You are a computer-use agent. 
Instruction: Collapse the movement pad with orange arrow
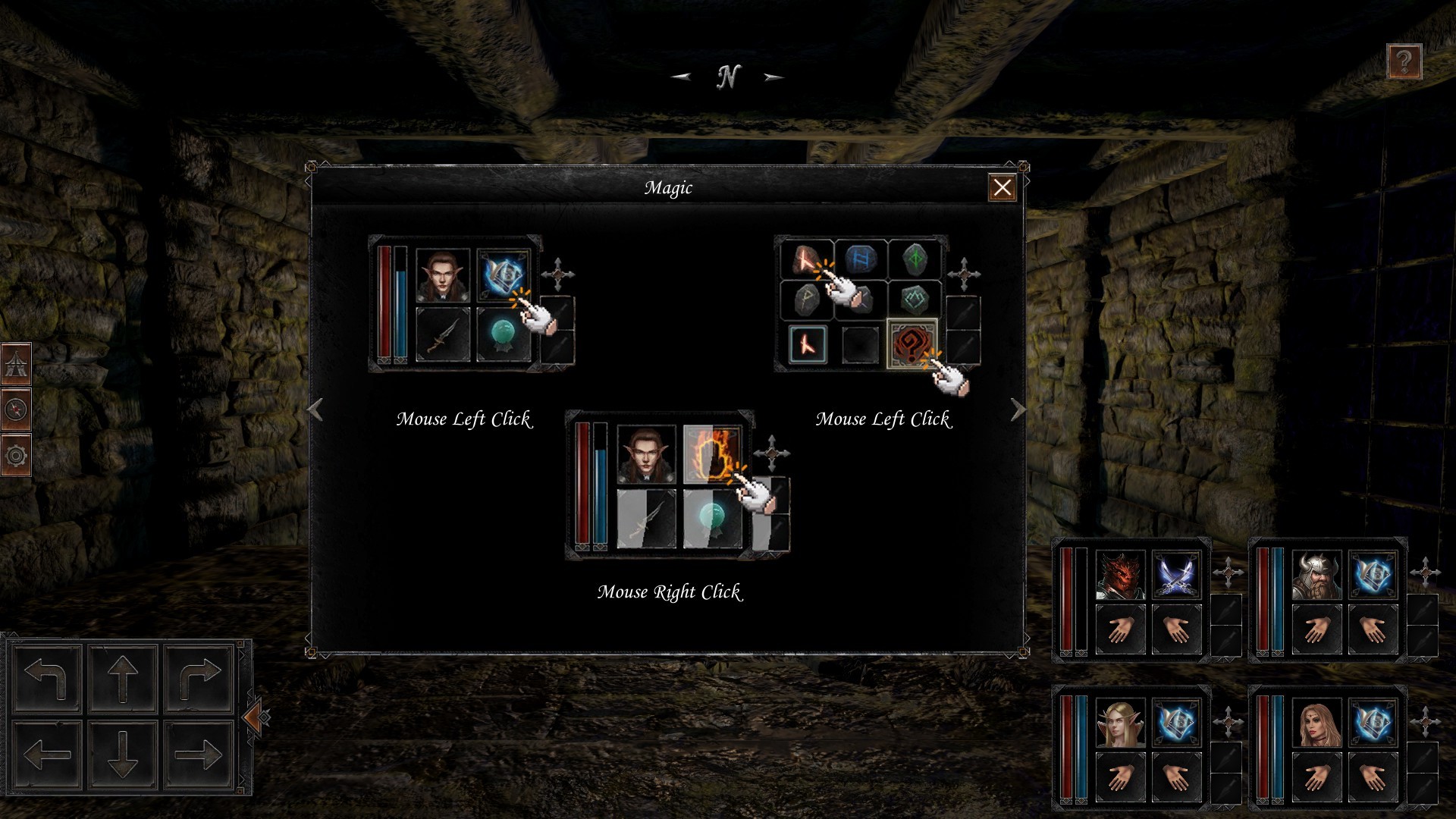254,716
